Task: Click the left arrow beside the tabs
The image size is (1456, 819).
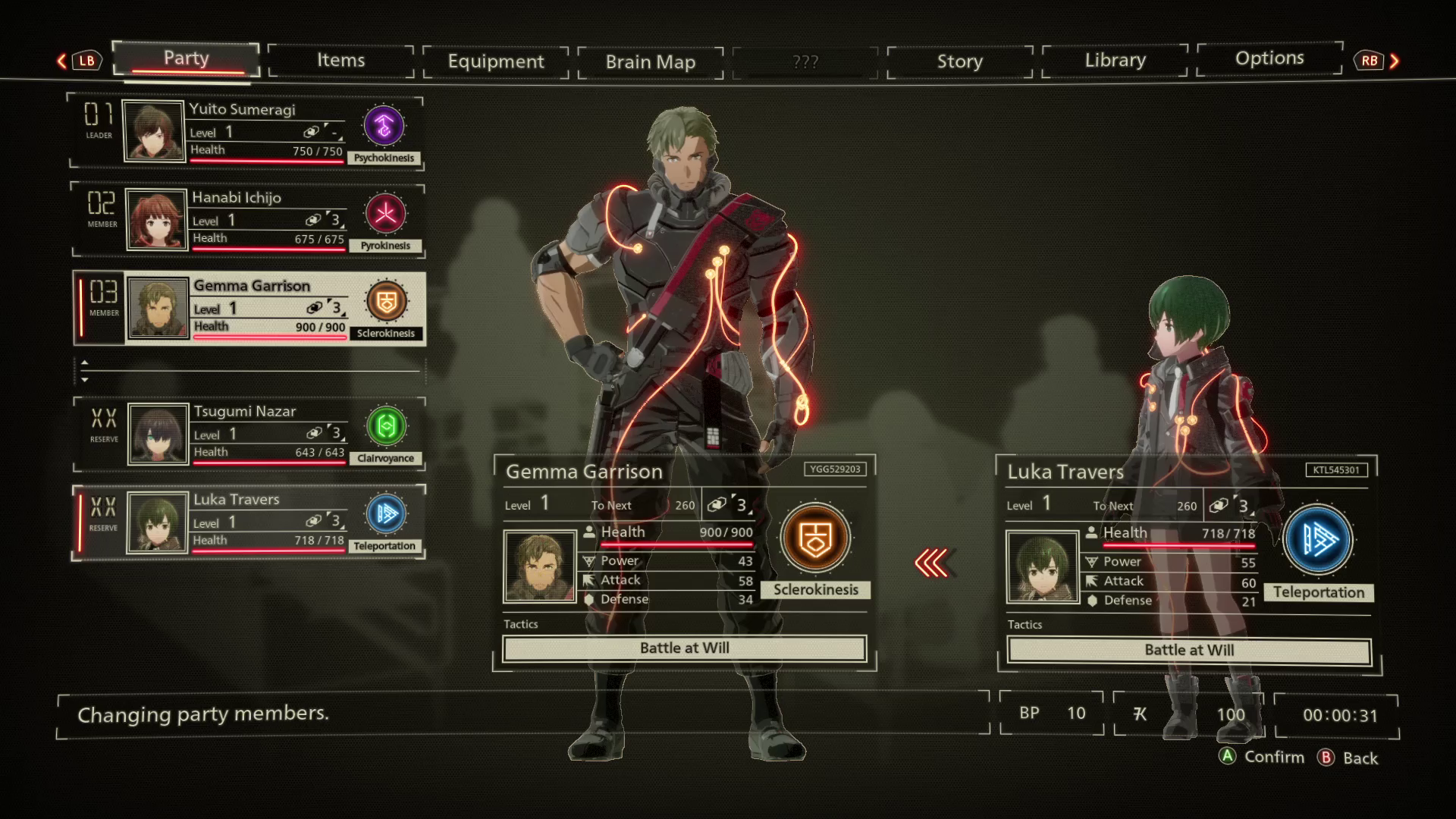Action: pyautogui.click(x=62, y=61)
